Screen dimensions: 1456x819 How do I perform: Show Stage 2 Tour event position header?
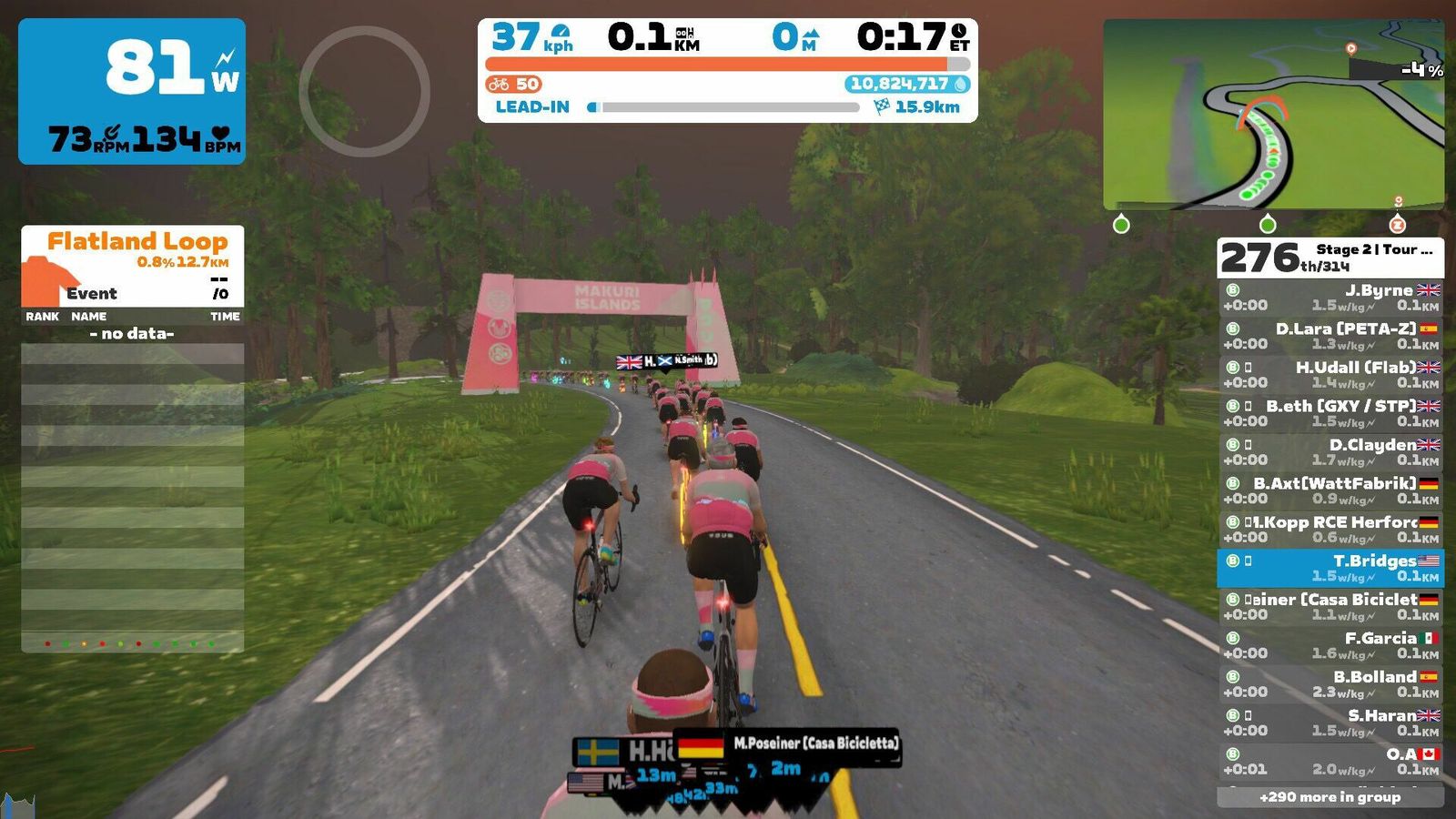[1330, 258]
